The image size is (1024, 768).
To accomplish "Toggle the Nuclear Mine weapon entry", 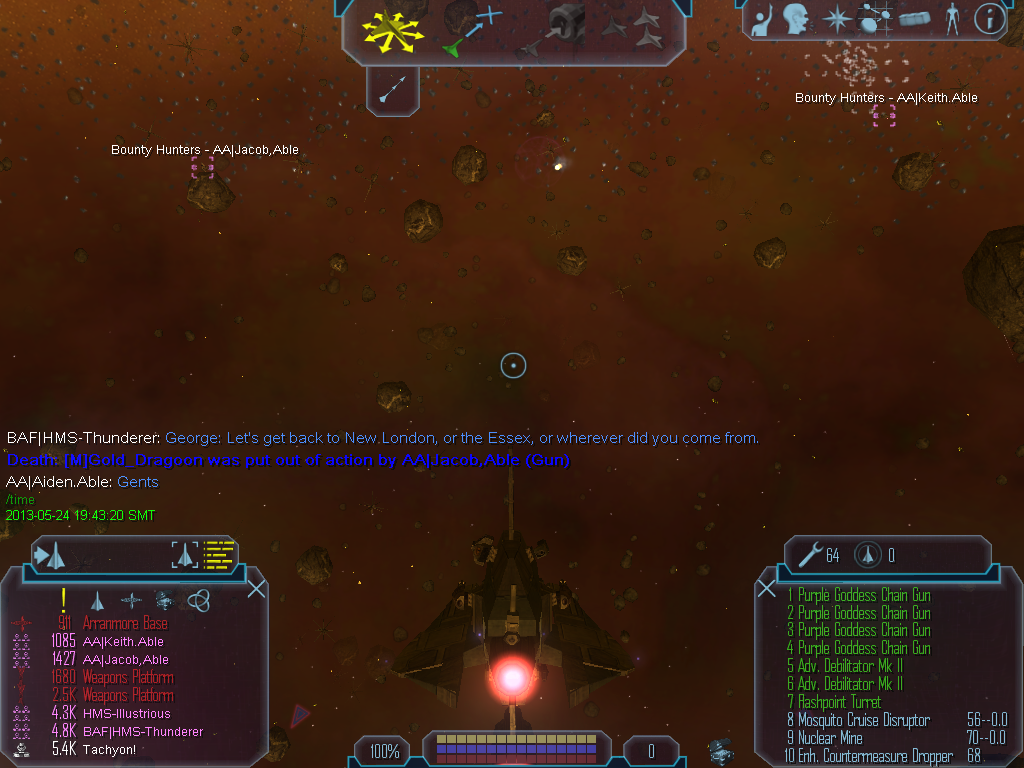I will (830, 738).
